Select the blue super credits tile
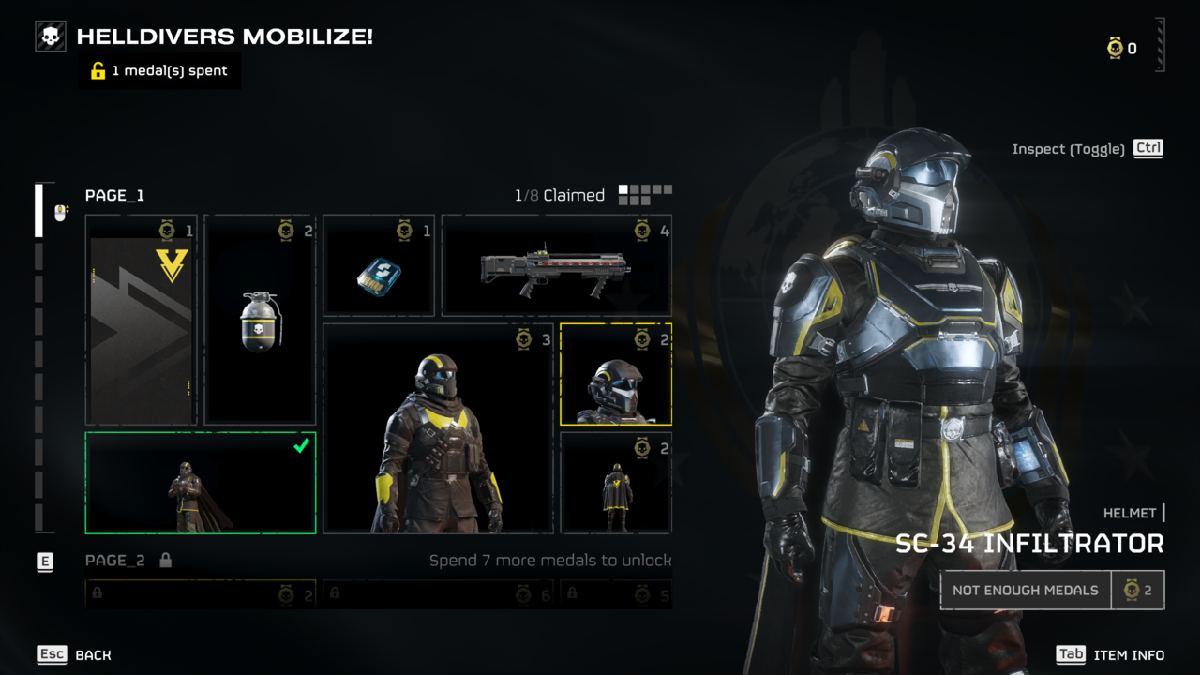This screenshot has height=675, width=1200. tap(379, 266)
